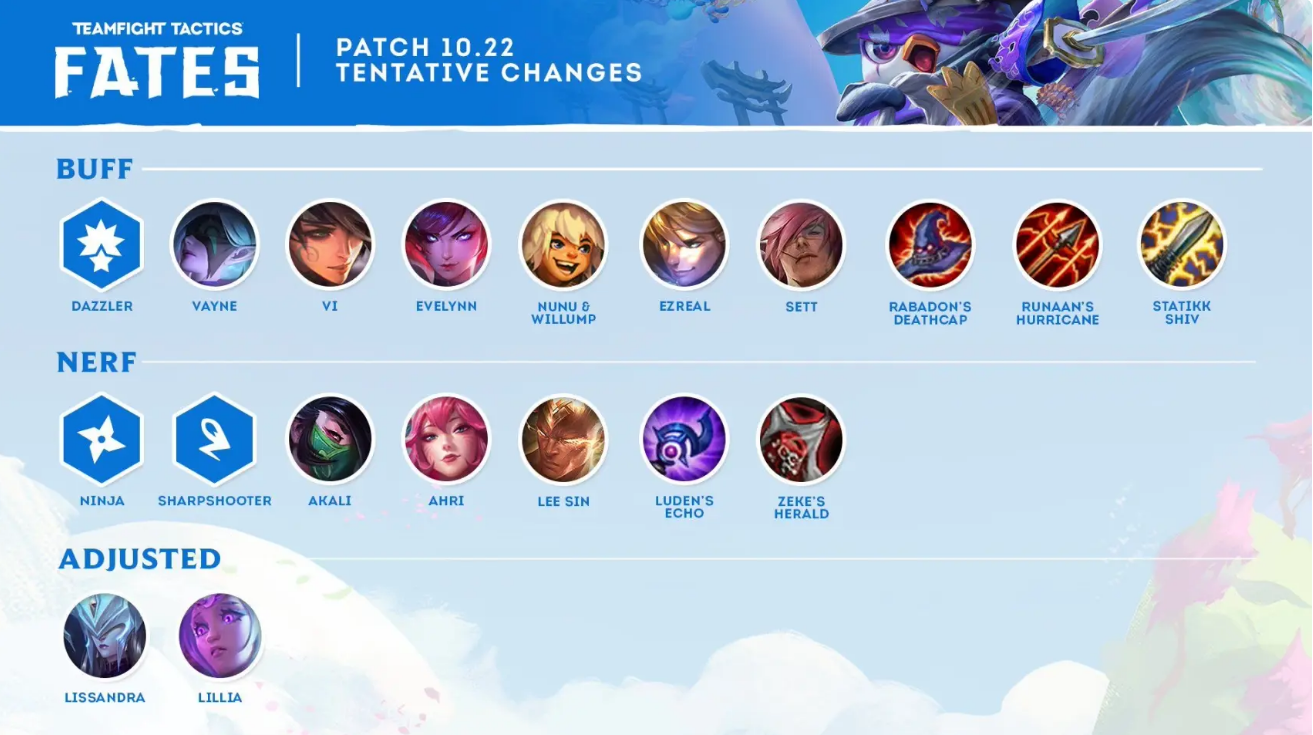
Task: Click the Rabadon's Deathcap item icon
Action: (930, 245)
